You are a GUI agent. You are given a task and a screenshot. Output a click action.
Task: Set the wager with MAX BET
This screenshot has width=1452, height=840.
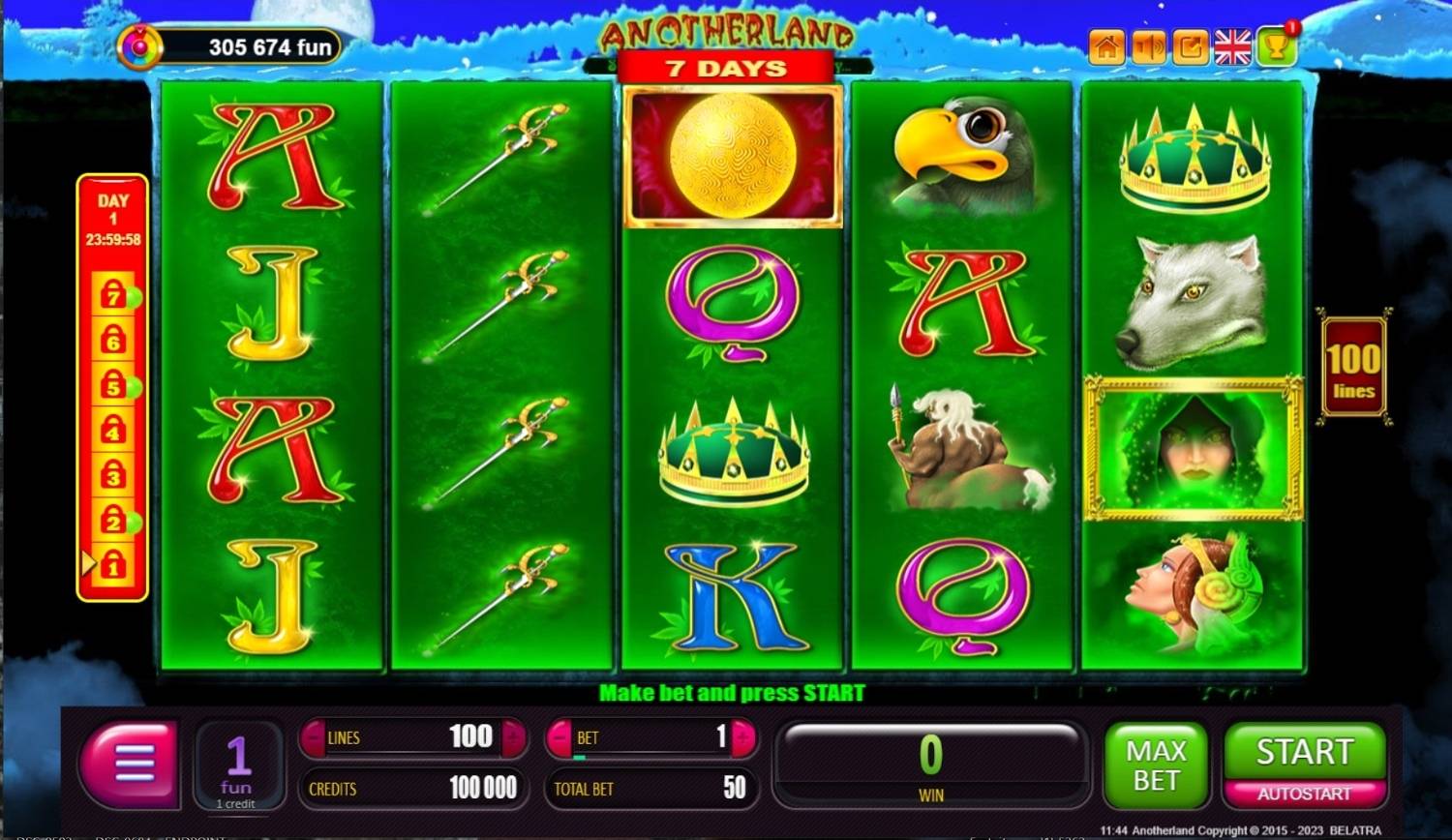click(x=1156, y=765)
